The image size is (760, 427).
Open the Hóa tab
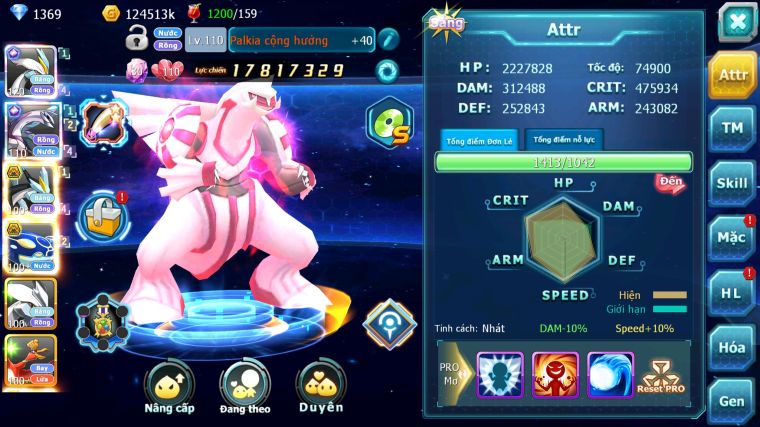(732, 347)
